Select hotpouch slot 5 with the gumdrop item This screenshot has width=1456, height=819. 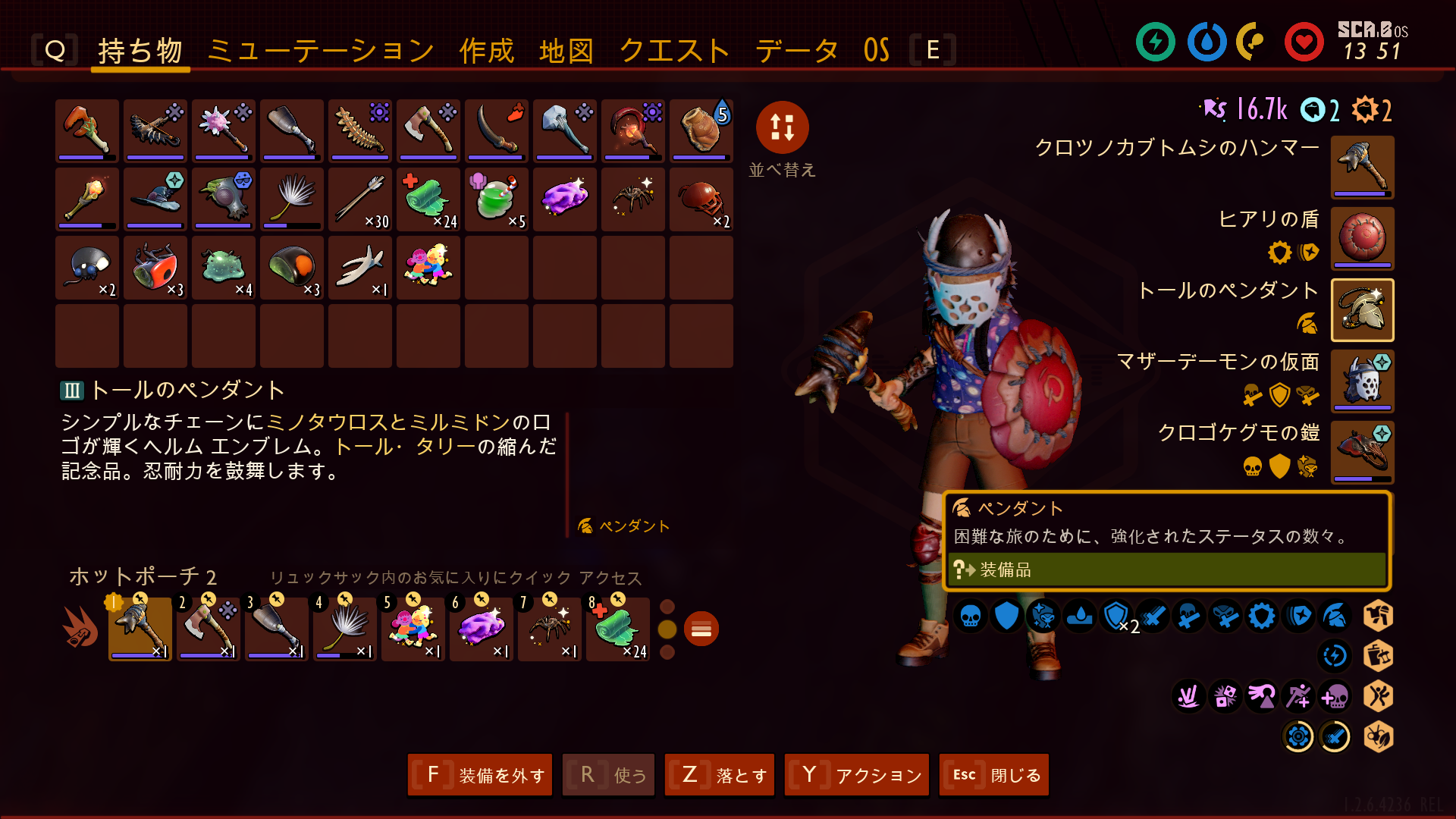(x=413, y=627)
